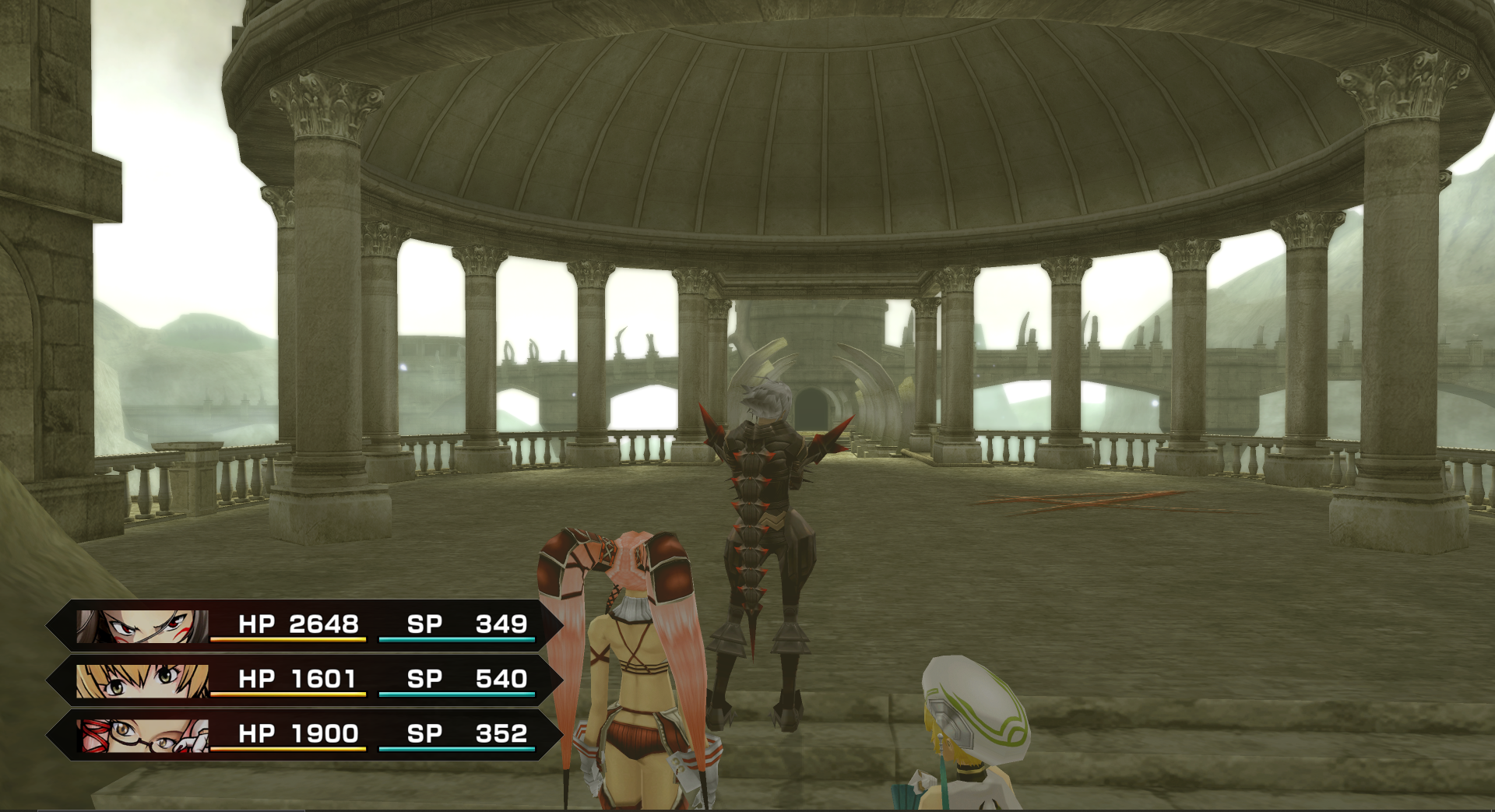
Task: Select the glasses-wearing party member portrait
Action: click(142, 736)
